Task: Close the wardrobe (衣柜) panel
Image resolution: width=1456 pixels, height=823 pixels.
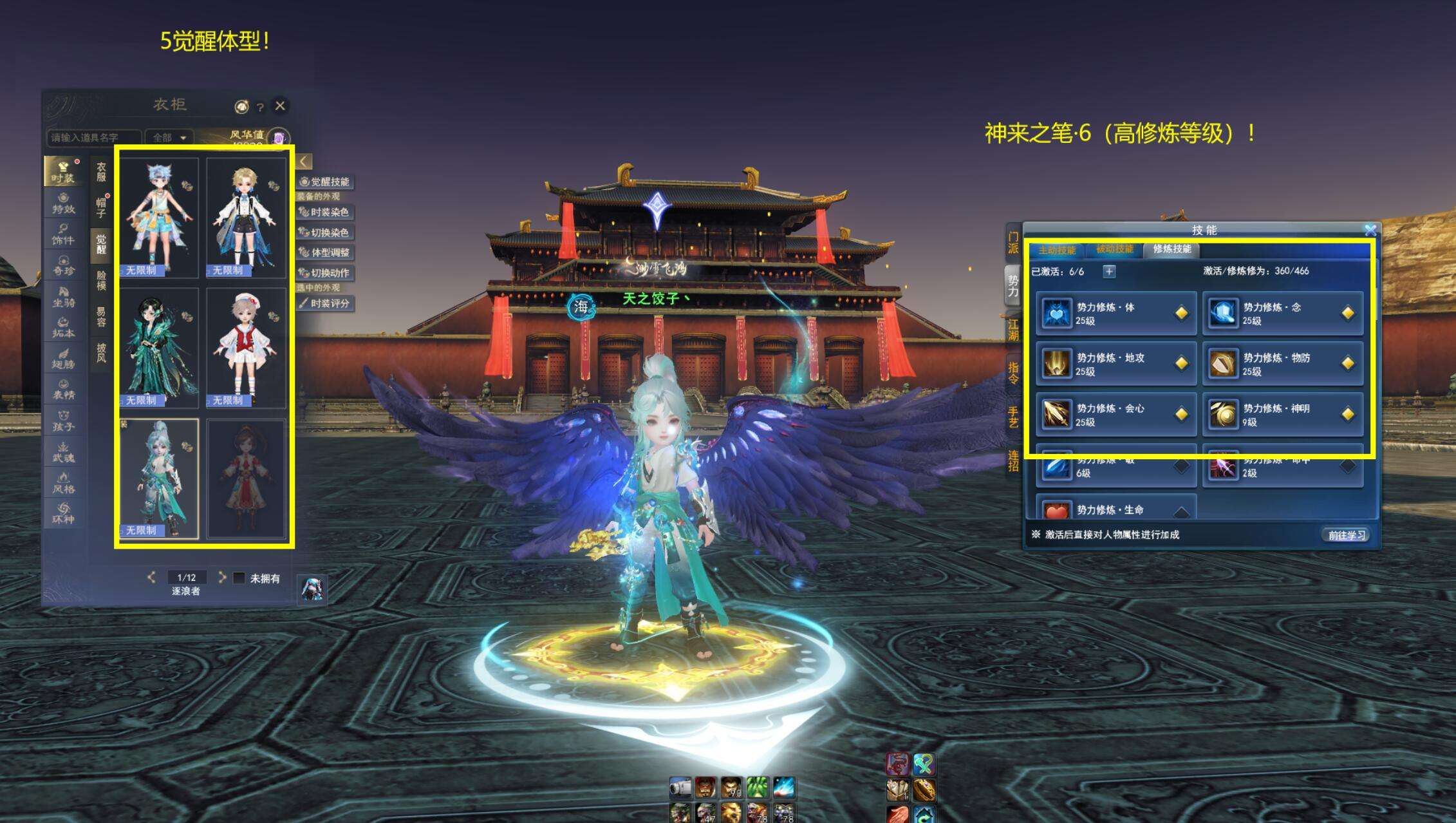Action: click(280, 106)
